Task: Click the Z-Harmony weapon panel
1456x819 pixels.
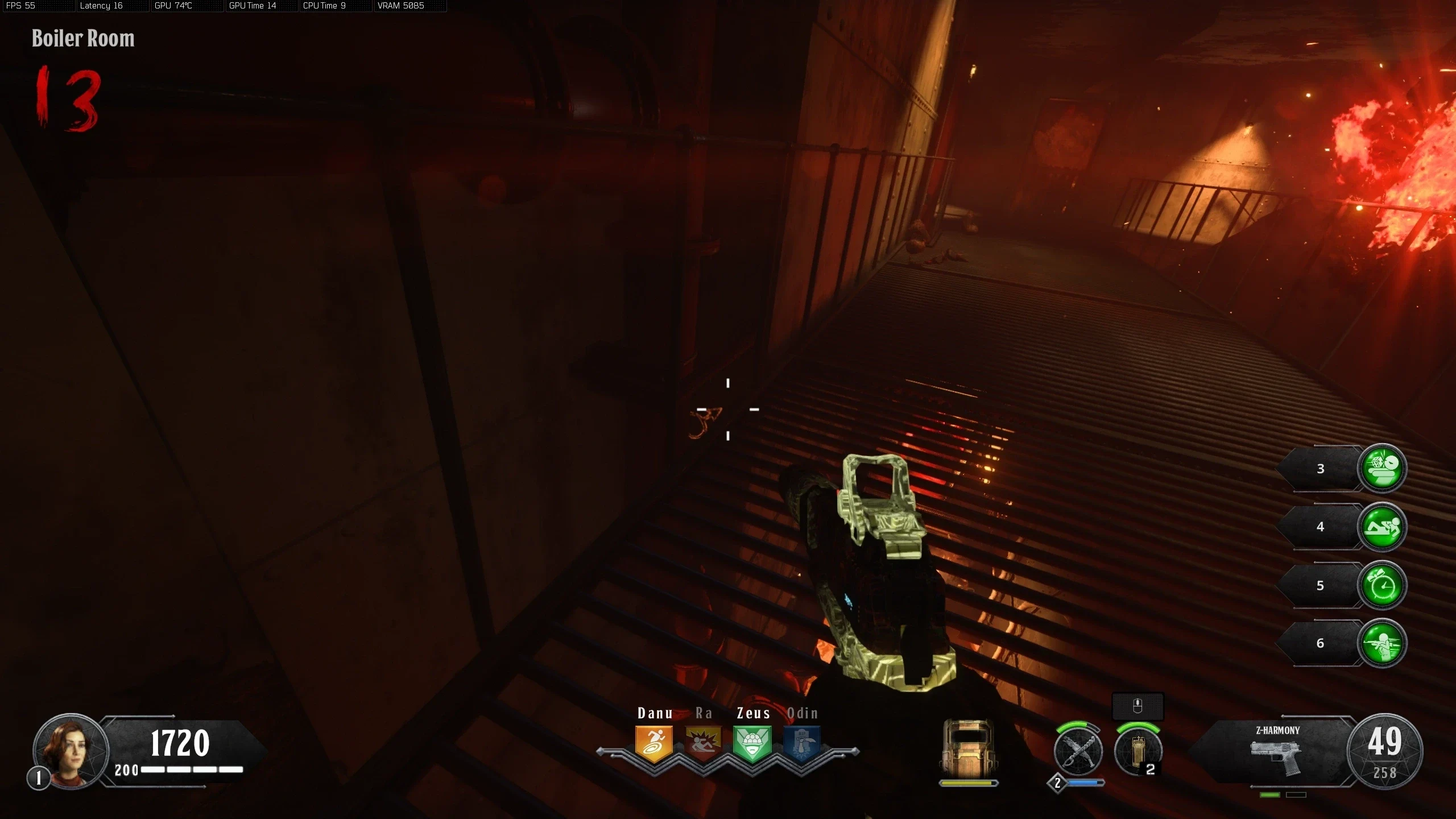Action: [1276, 751]
